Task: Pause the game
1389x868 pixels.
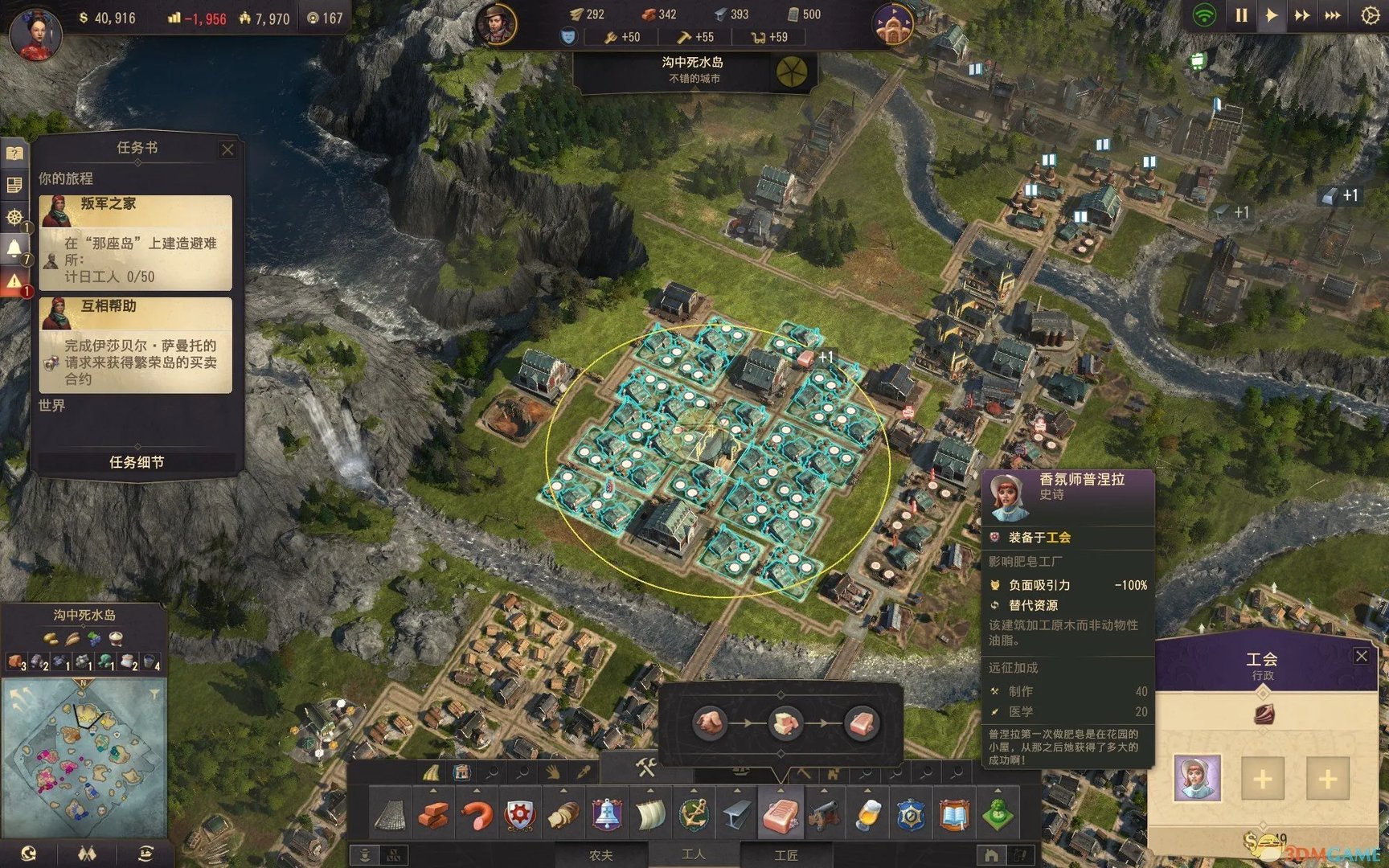Action: coord(1241,15)
